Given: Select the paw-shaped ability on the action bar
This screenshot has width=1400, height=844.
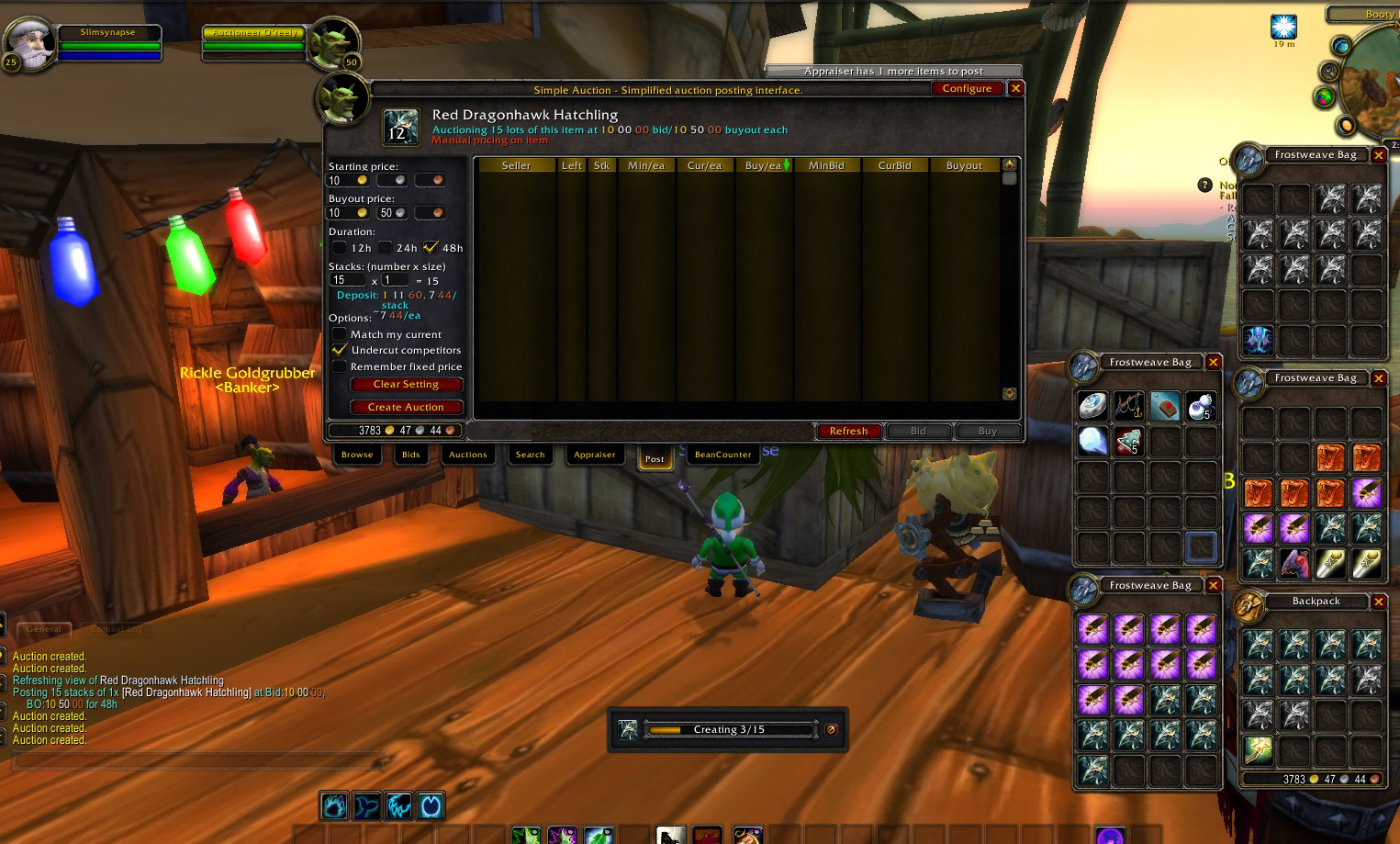Looking at the screenshot, I should coord(334,805).
